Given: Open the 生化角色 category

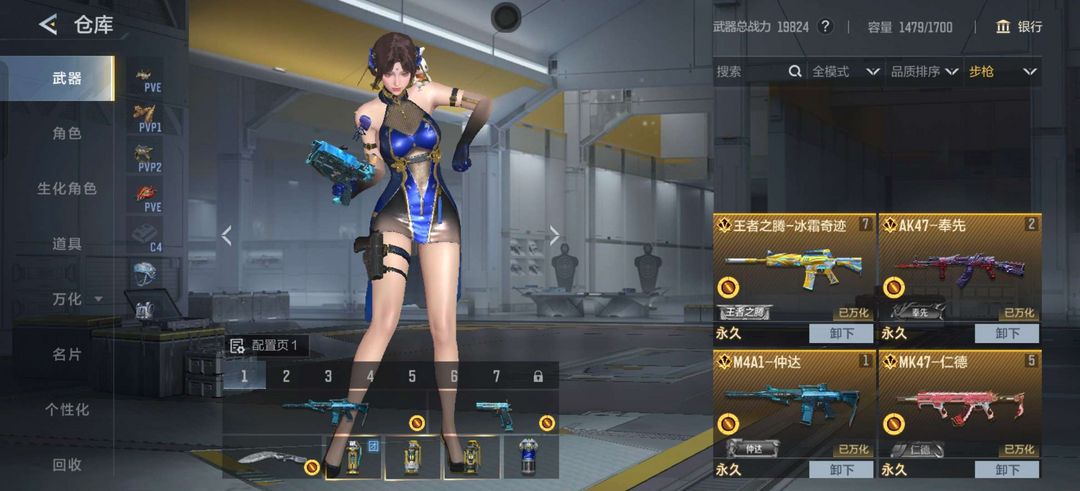Looking at the screenshot, I should 66,188.
